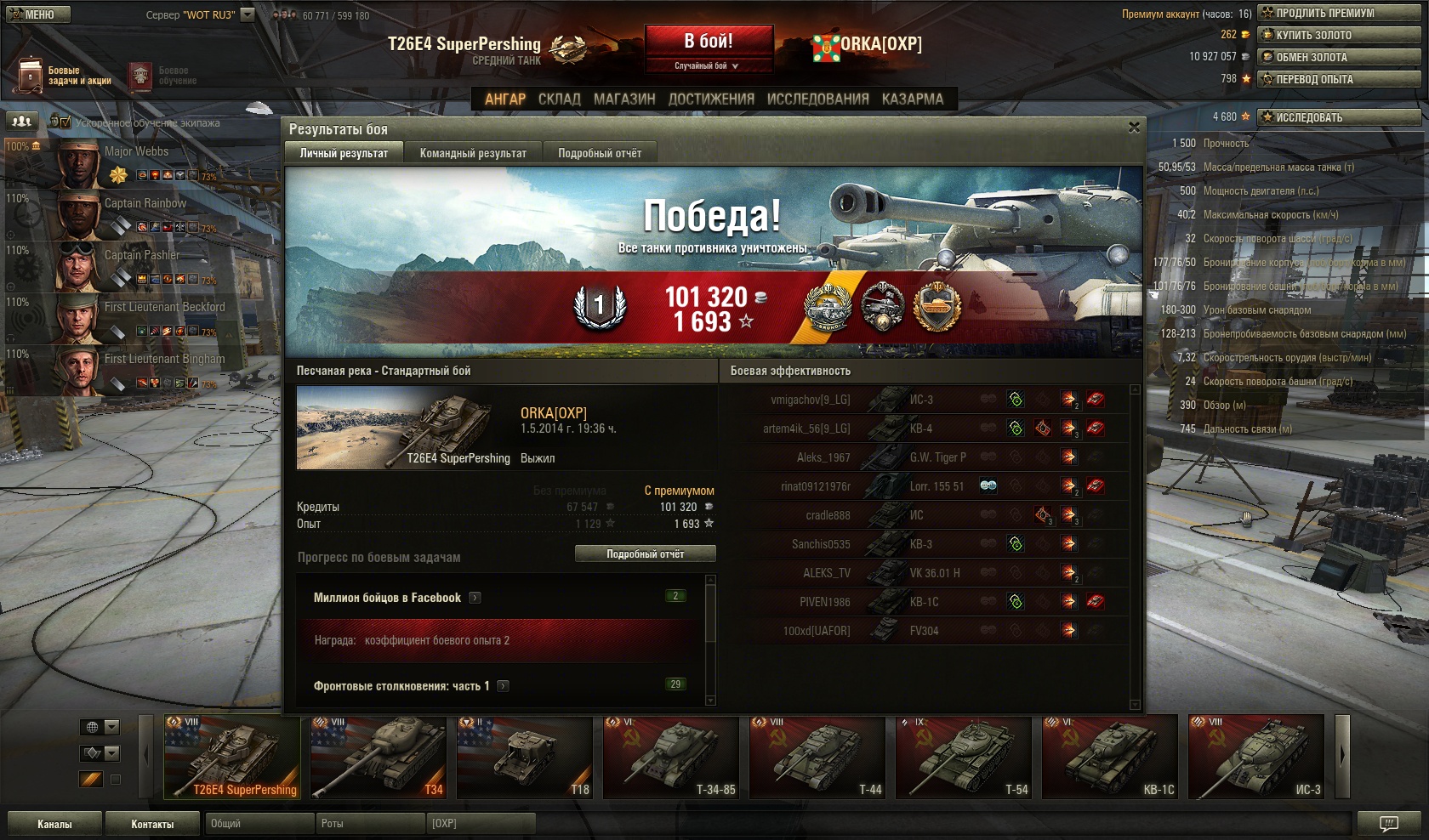Image resolution: width=1429 pixels, height=840 pixels.
Task: Open the Подробный отчёт tab
Action: coord(600,153)
